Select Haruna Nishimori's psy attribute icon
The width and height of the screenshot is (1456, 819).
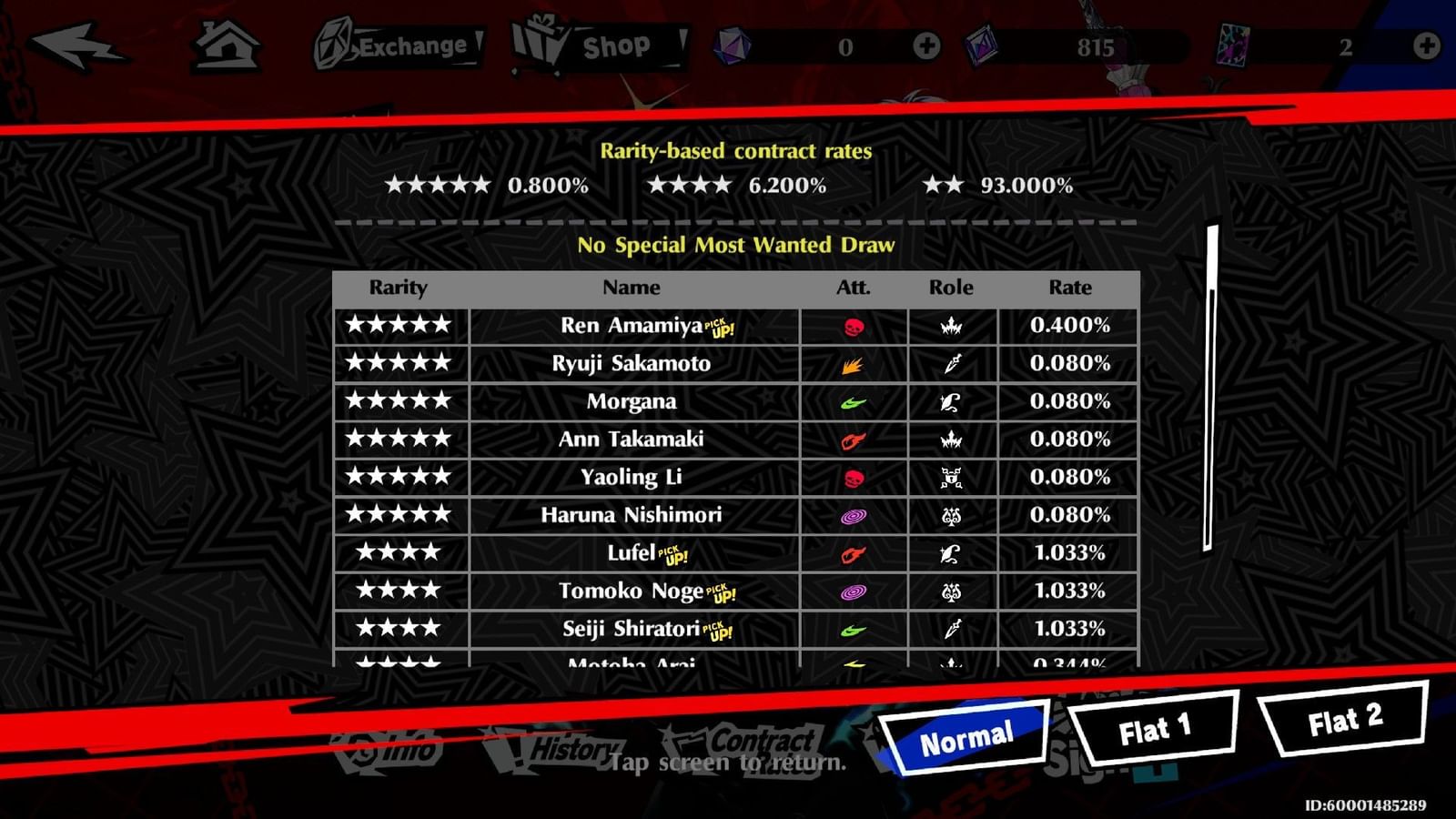click(854, 514)
